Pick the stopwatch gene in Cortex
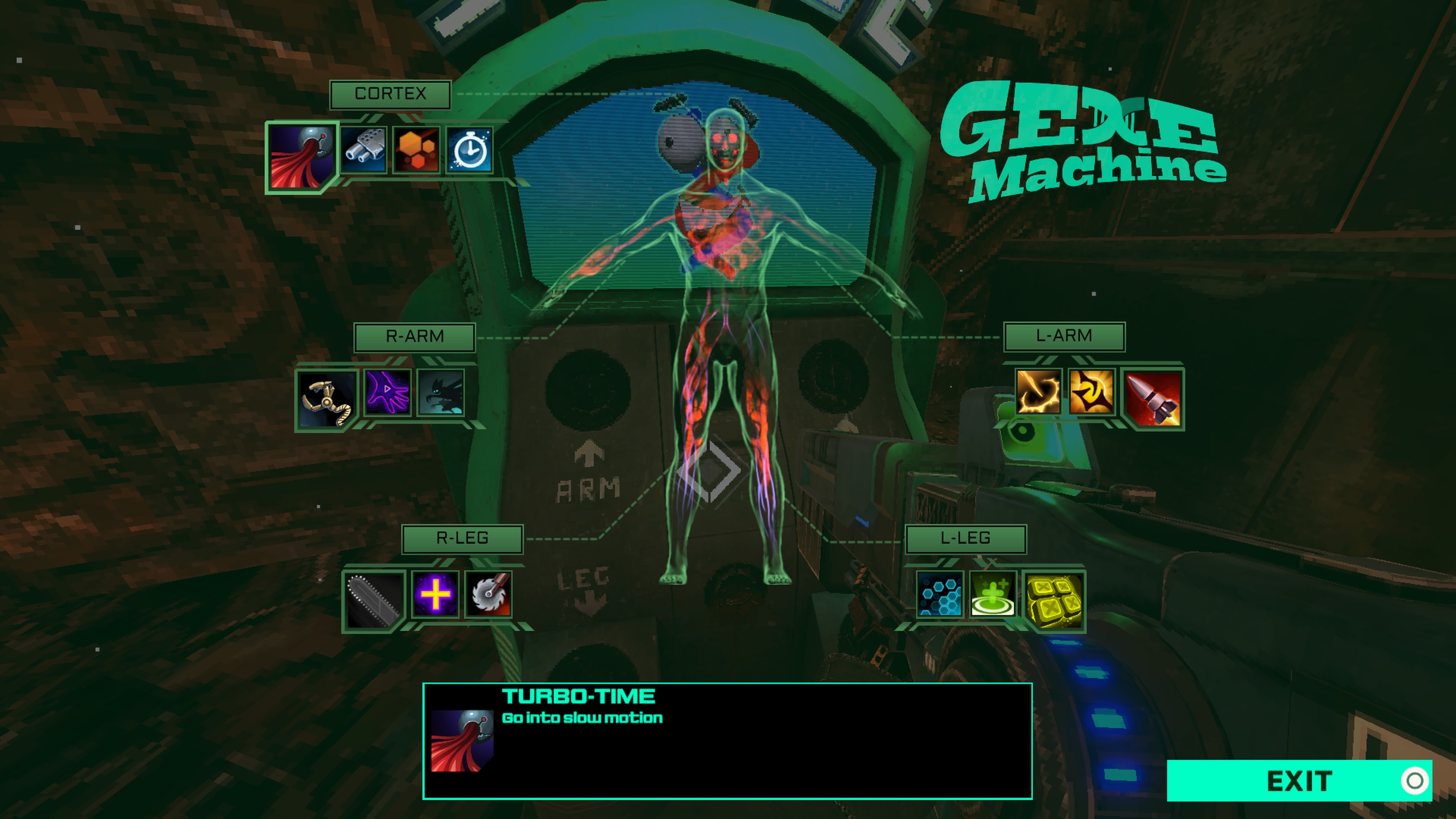 click(x=470, y=150)
